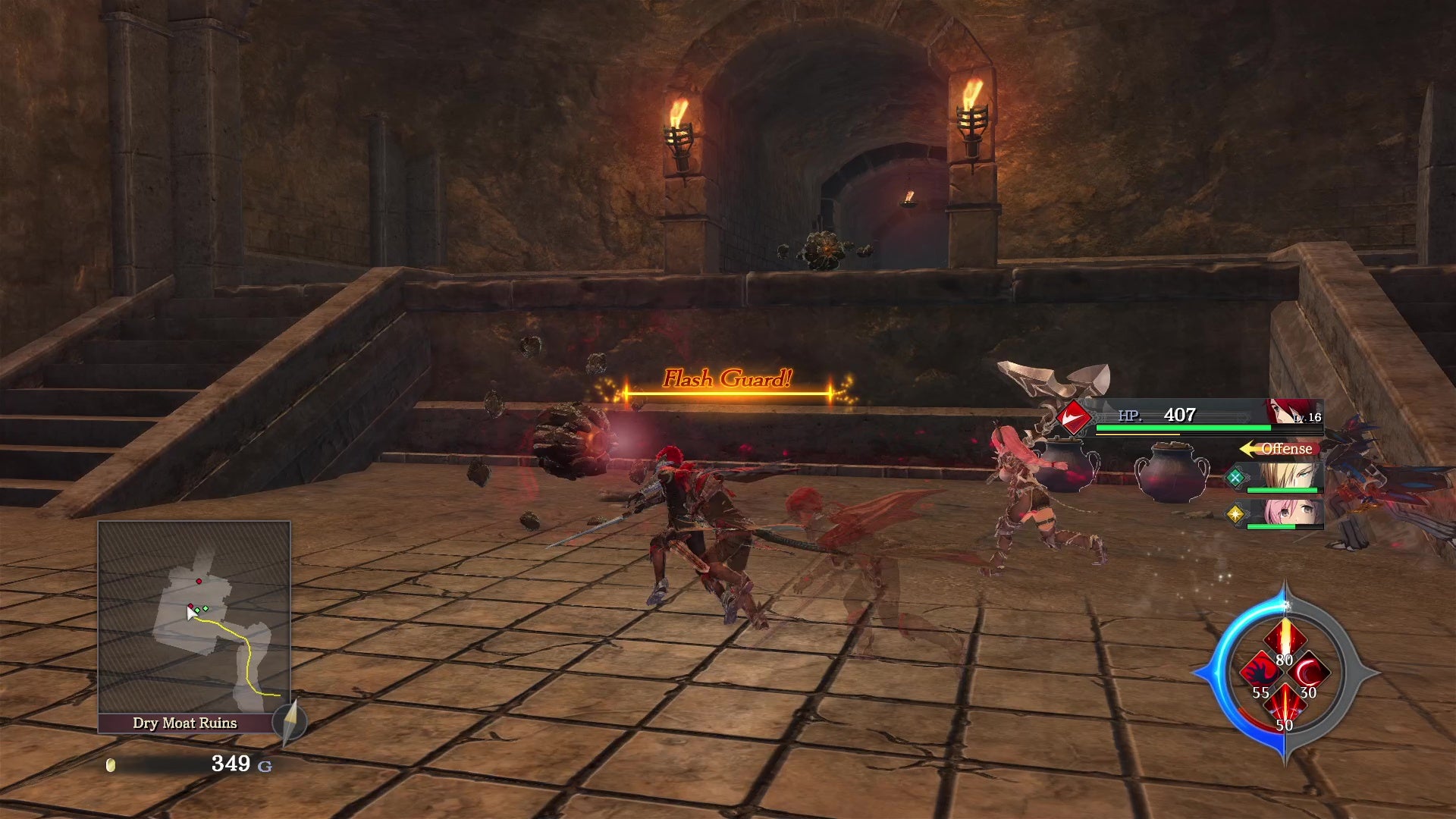
Task: Click the compass needle beside the minimap
Action: point(289,721)
